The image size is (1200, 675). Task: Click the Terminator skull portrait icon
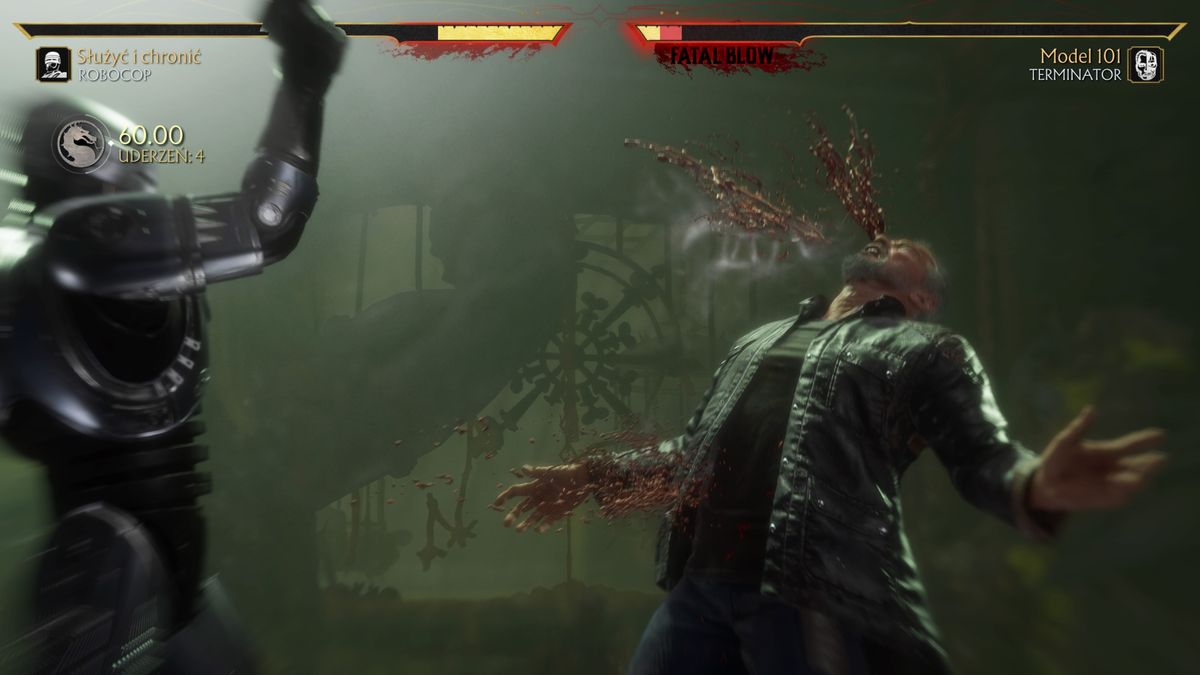tap(1145, 65)
